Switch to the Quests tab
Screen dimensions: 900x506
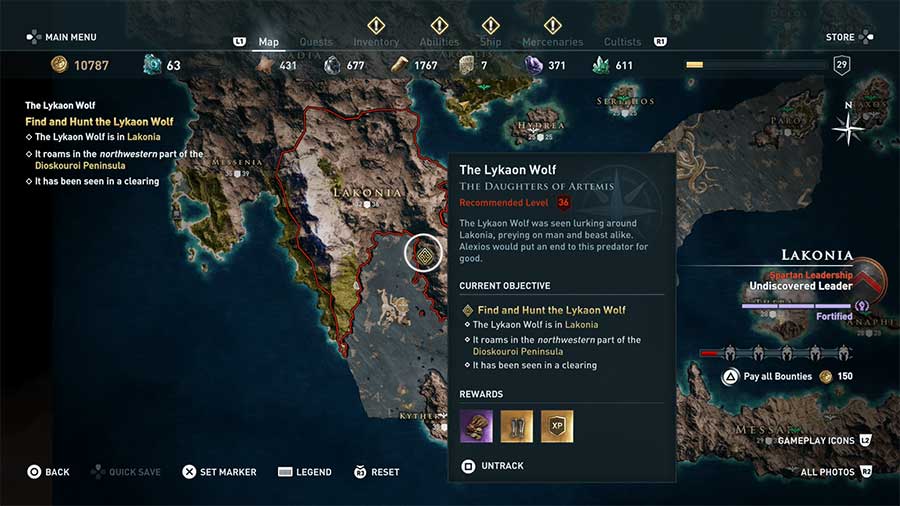(x=316, y=42)
